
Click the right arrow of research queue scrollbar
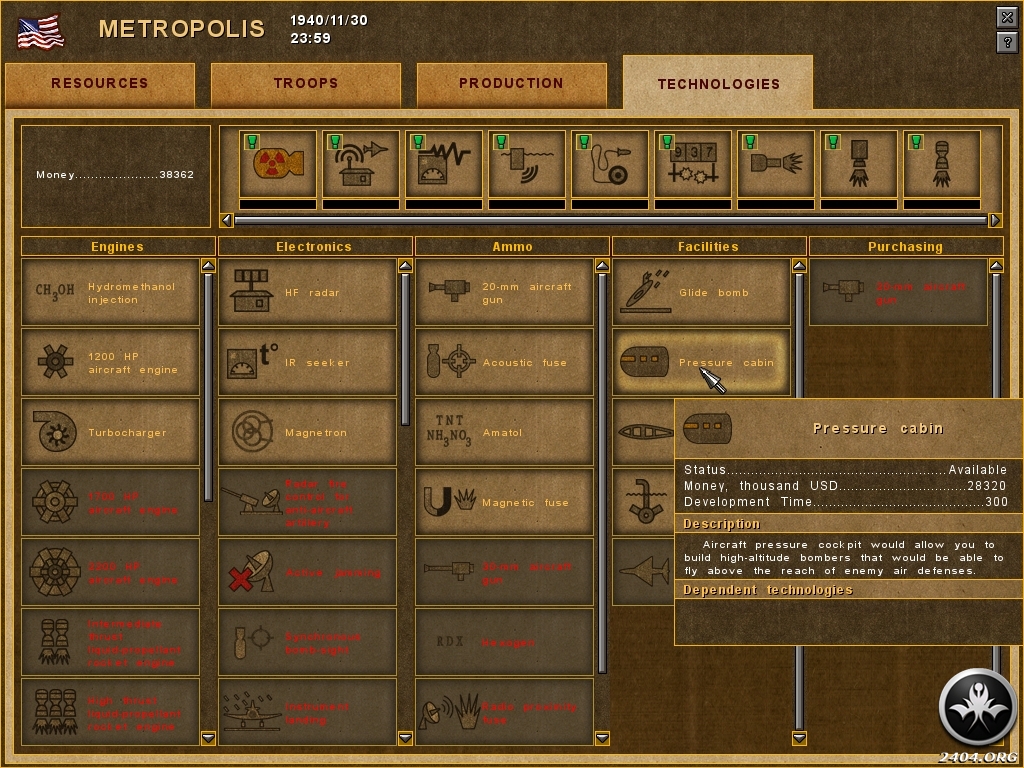995,220
